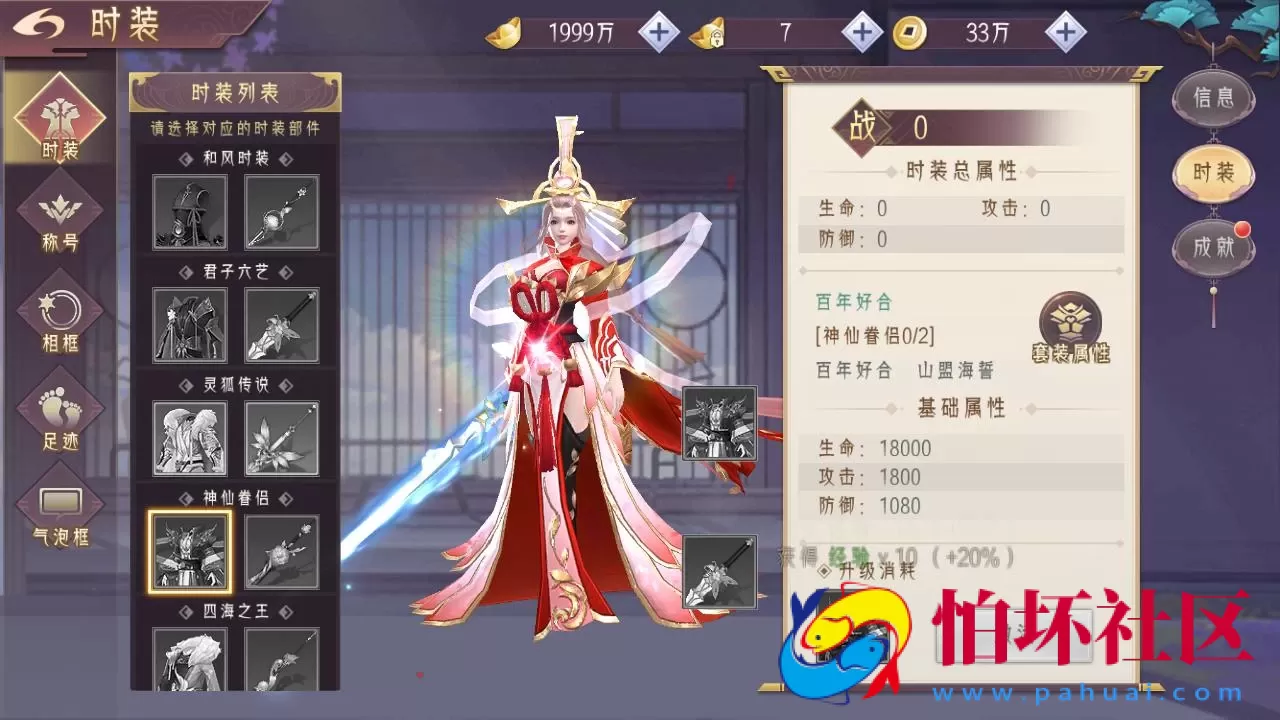
Task: Select the 时装 fashion icon in left sidebar
Action: click(x=58, y=117)
